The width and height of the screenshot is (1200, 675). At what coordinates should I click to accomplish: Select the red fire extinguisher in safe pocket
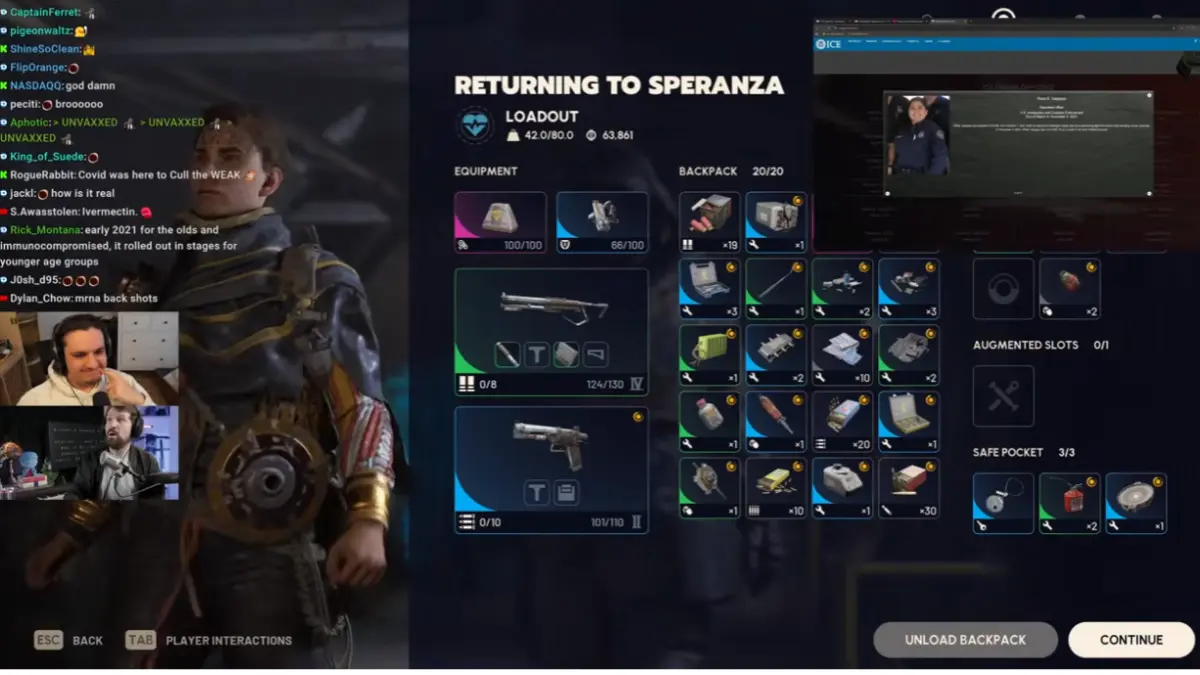click(x=1069, y=503)
